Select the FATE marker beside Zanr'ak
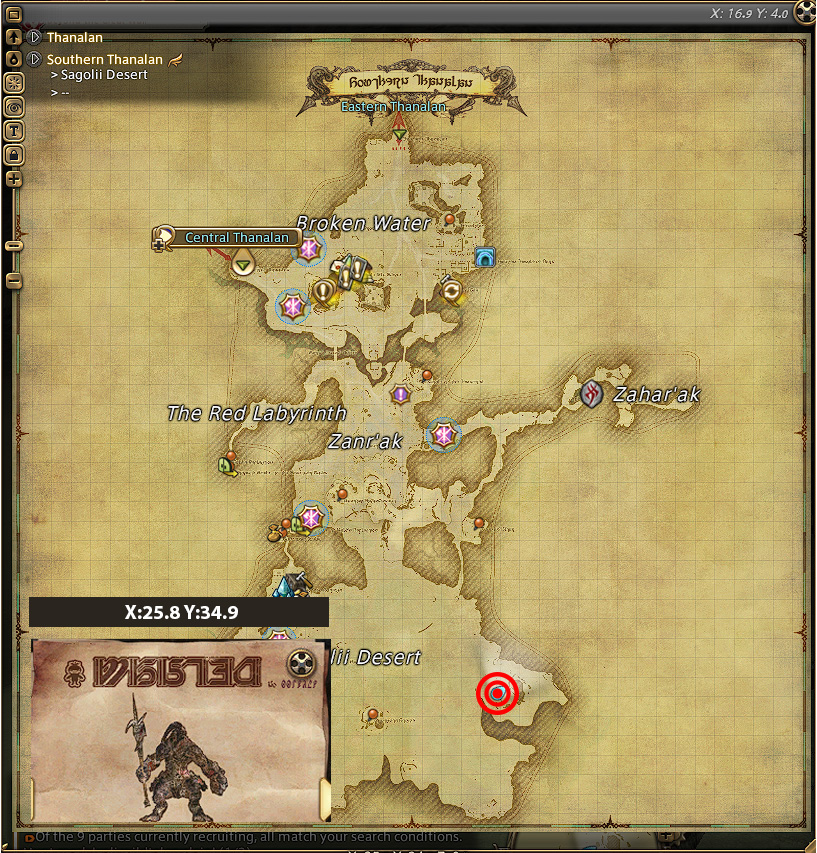 point(443,434)
